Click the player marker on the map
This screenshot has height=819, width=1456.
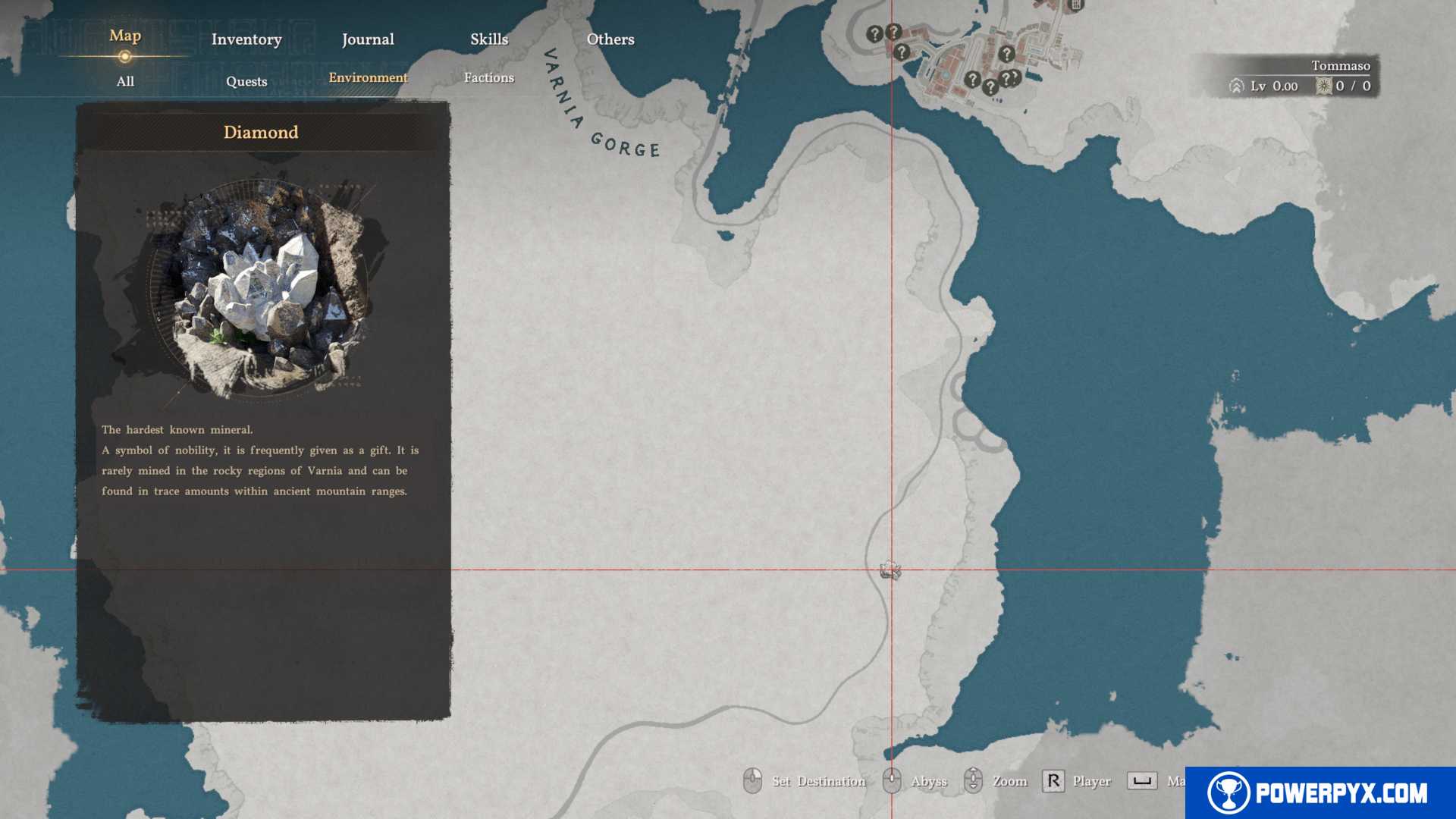click(890, 570)
